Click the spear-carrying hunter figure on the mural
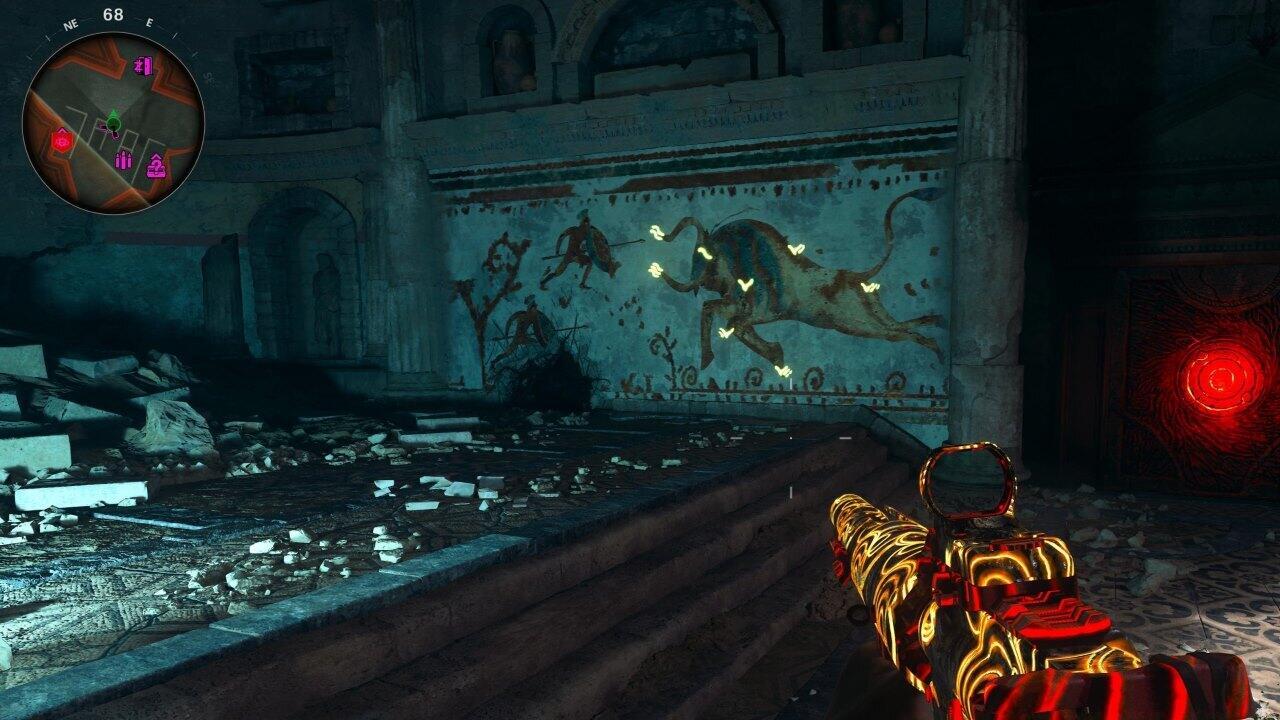1280x720 pixels. point(582,245)
